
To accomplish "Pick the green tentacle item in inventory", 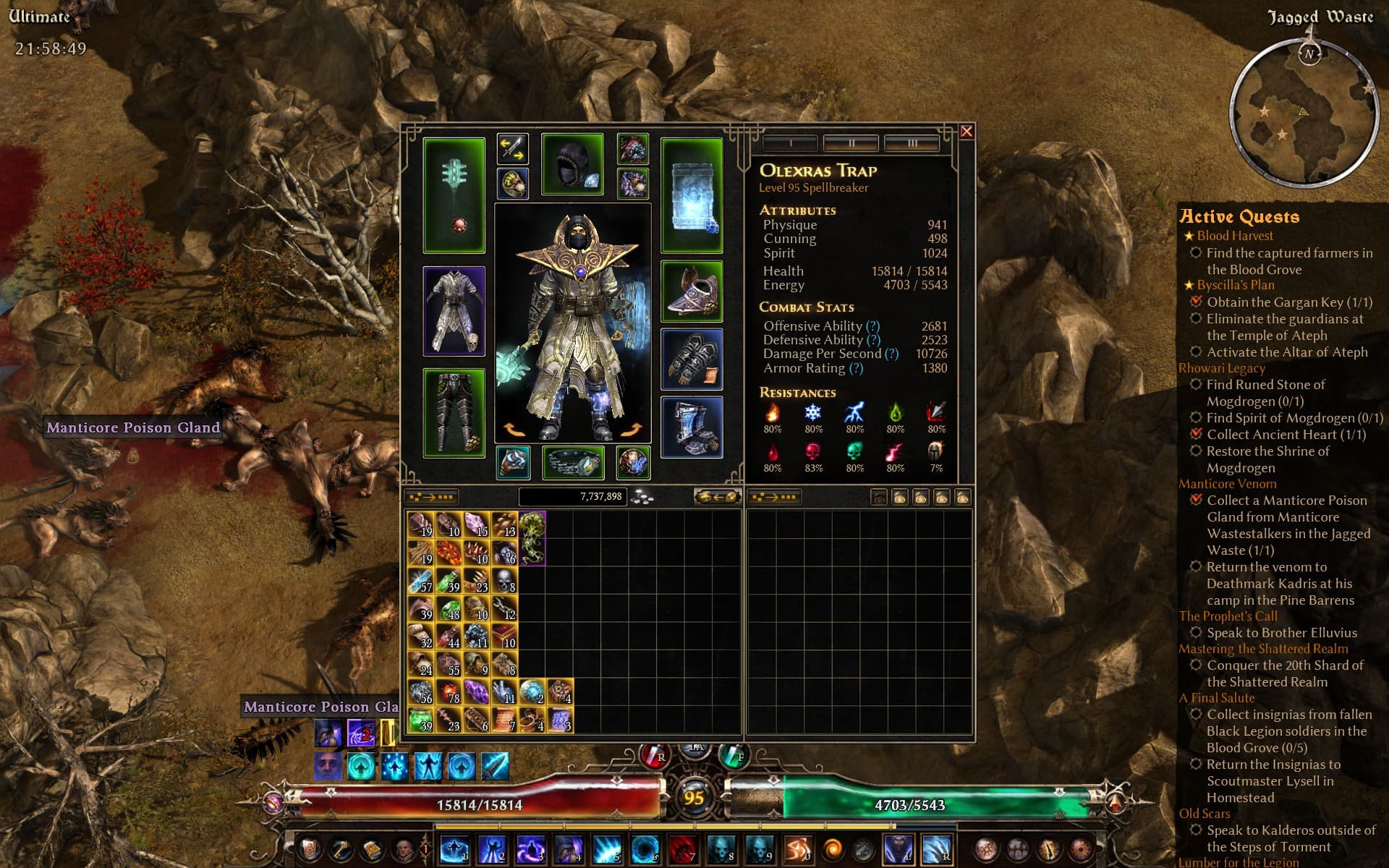I will click(532, 538).
